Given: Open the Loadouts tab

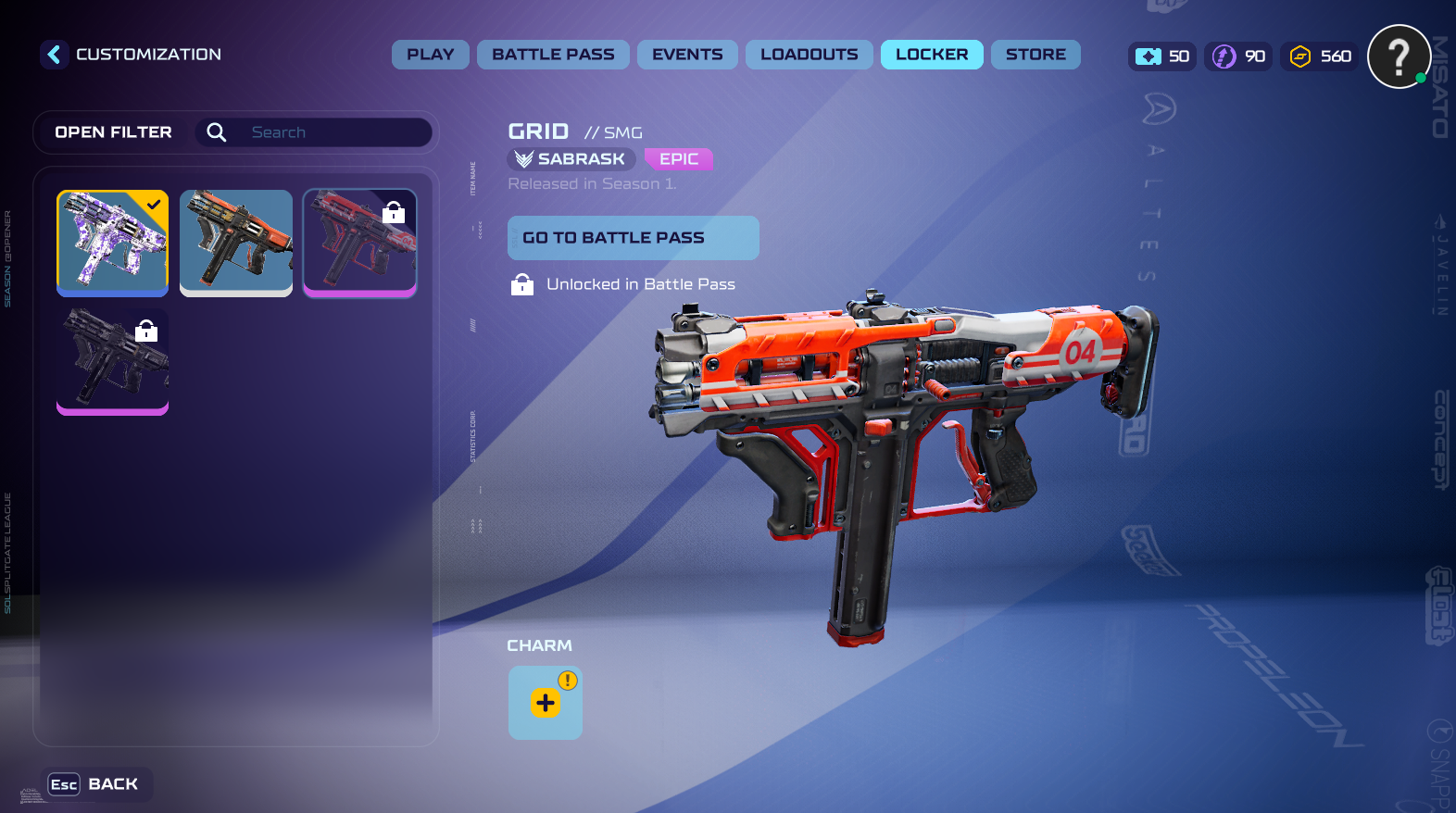Looking at the screenshot, I should pyautogui.click(x=809, y=55).
